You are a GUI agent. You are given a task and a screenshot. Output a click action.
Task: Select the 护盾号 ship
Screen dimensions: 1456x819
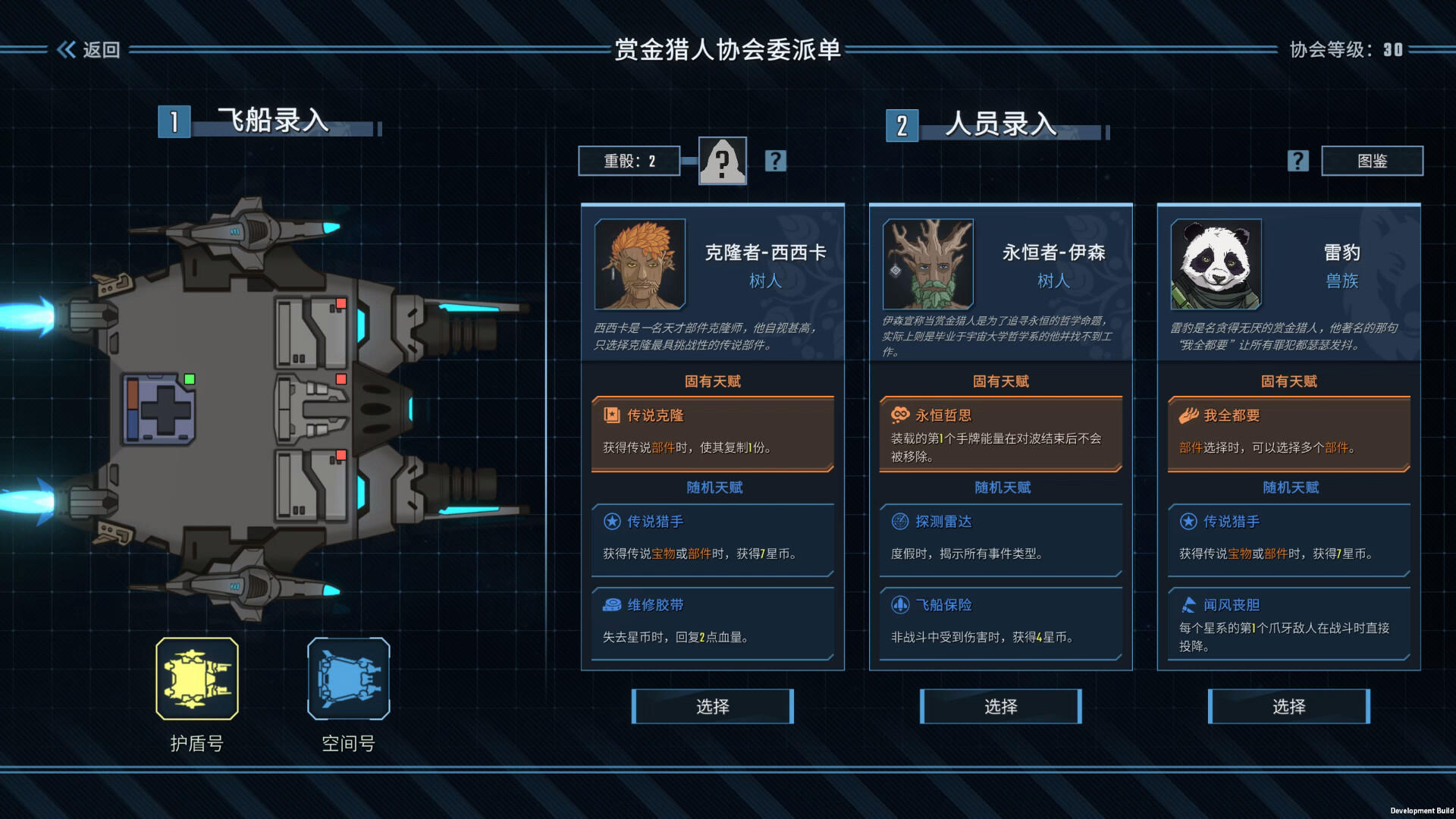(197, 680)
